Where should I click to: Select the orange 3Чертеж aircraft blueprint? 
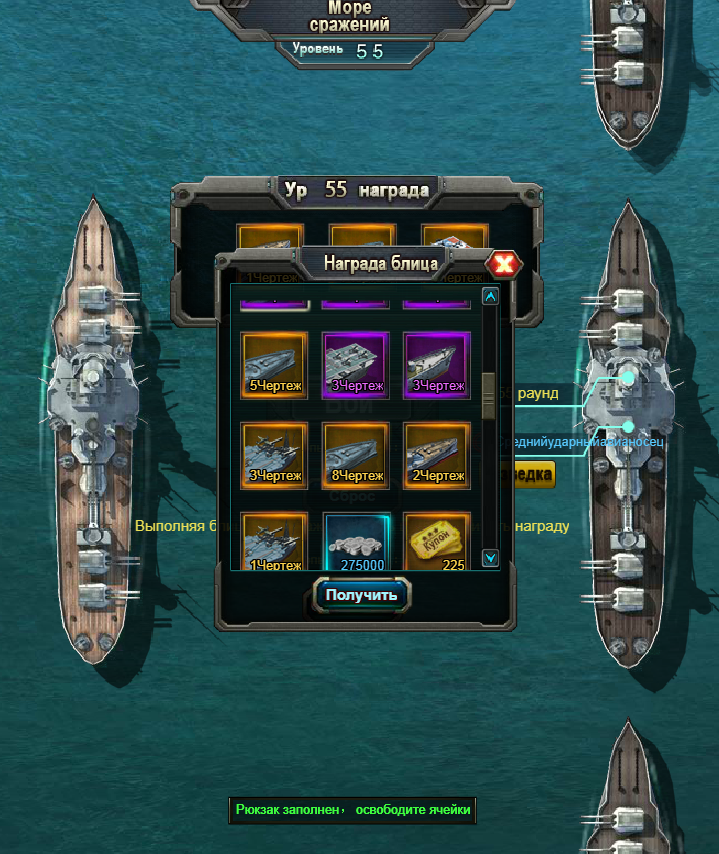pyautogui.click(x=274, y=455)
